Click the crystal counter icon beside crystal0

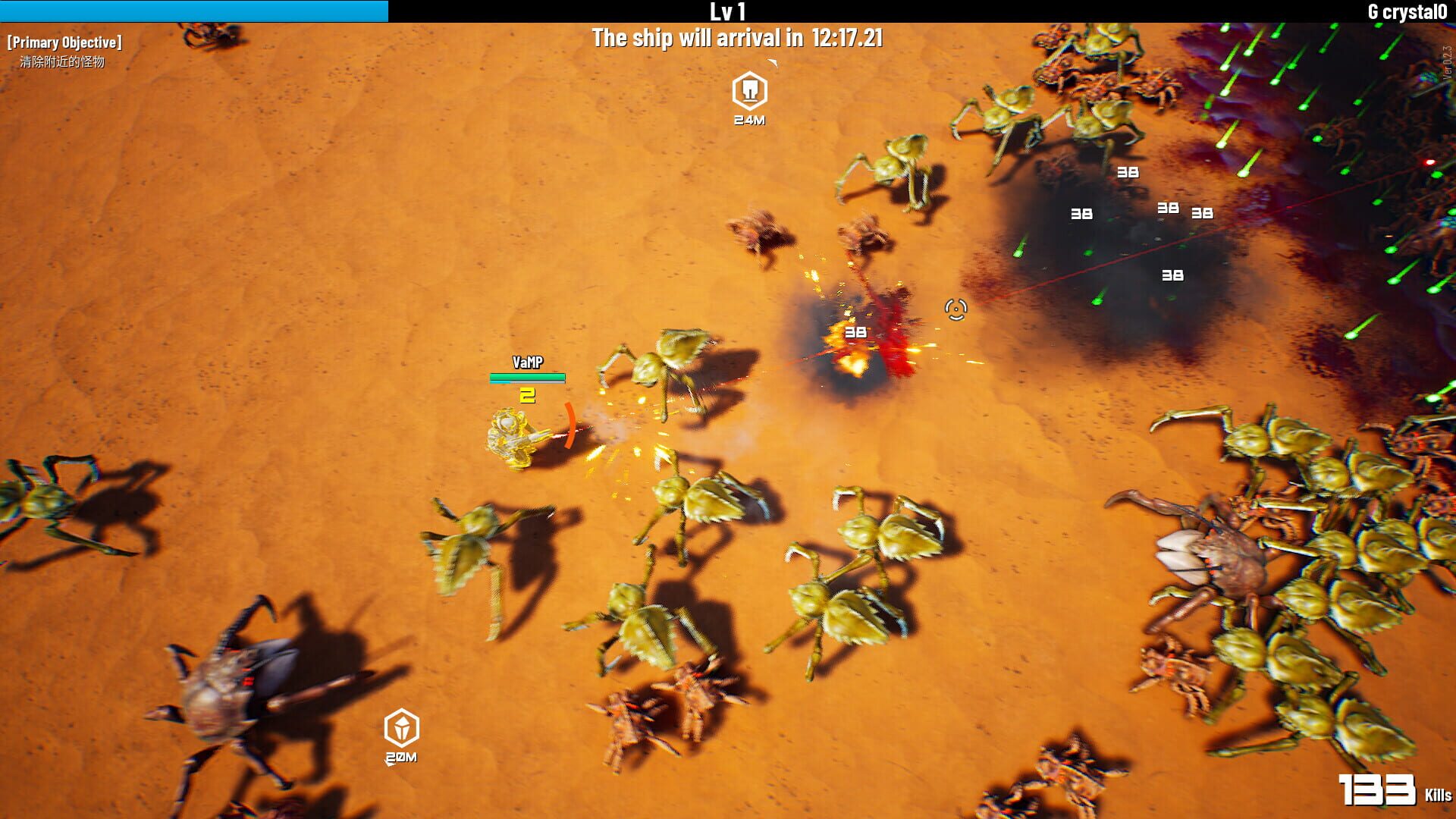click(1373, 11)
